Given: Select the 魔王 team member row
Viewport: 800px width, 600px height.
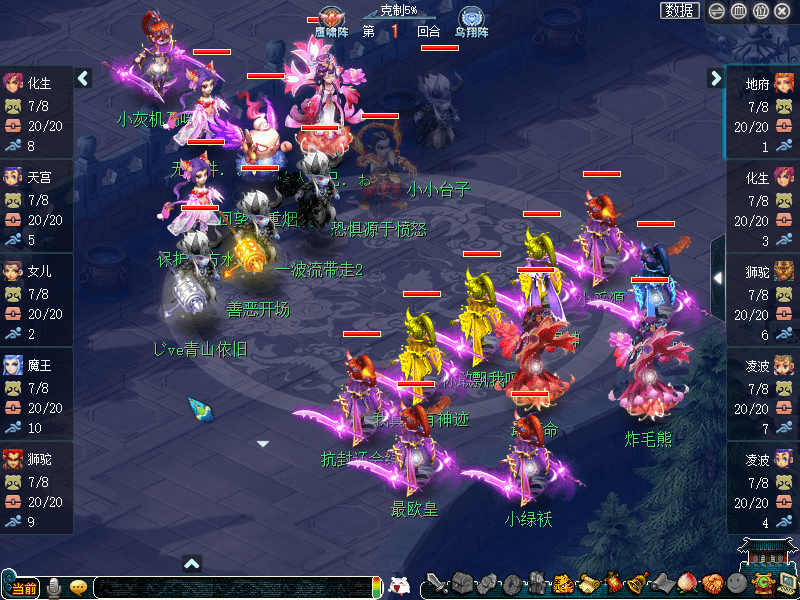Looking at the screenshot, I should point(36,394).
